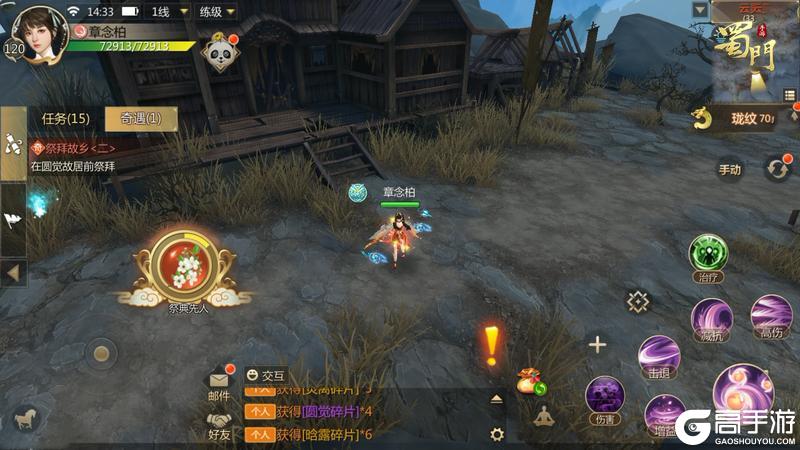Image resolution: width=800 pixels, height=450 pixels.
Task: Click the mount horse icon
Action: [27, 420]
